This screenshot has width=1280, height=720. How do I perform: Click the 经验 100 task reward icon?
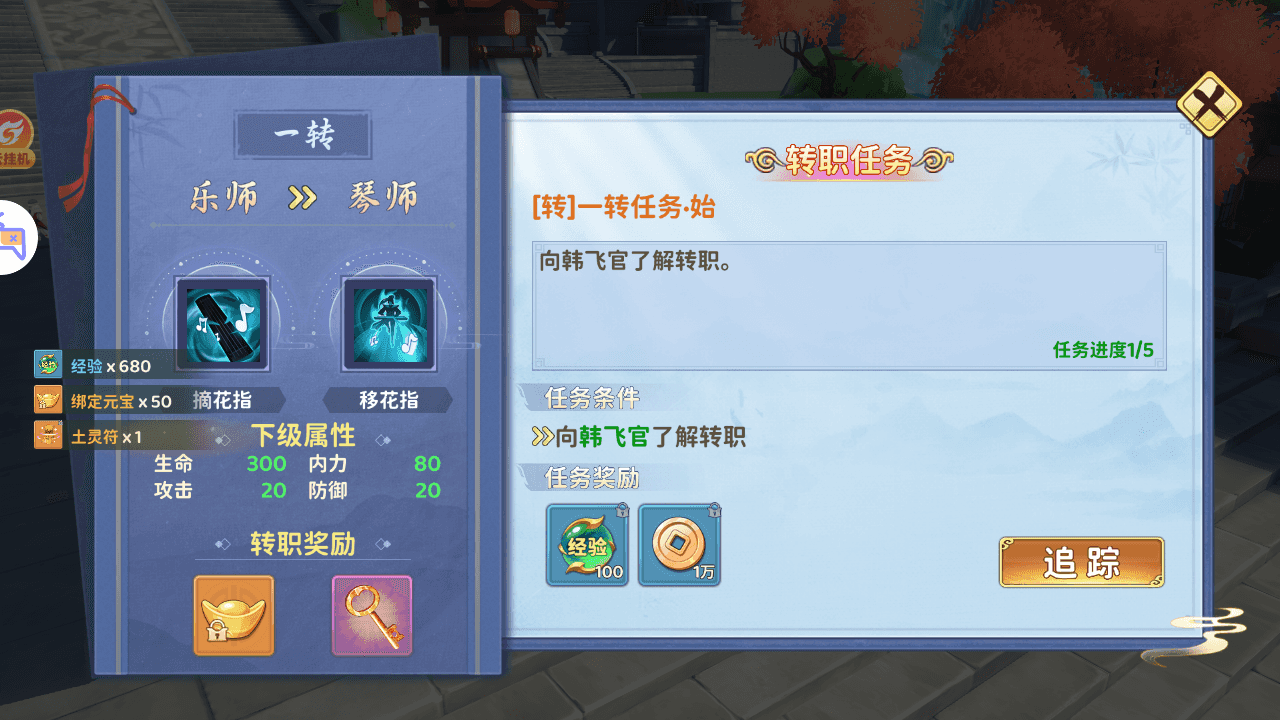click(587, 544)
